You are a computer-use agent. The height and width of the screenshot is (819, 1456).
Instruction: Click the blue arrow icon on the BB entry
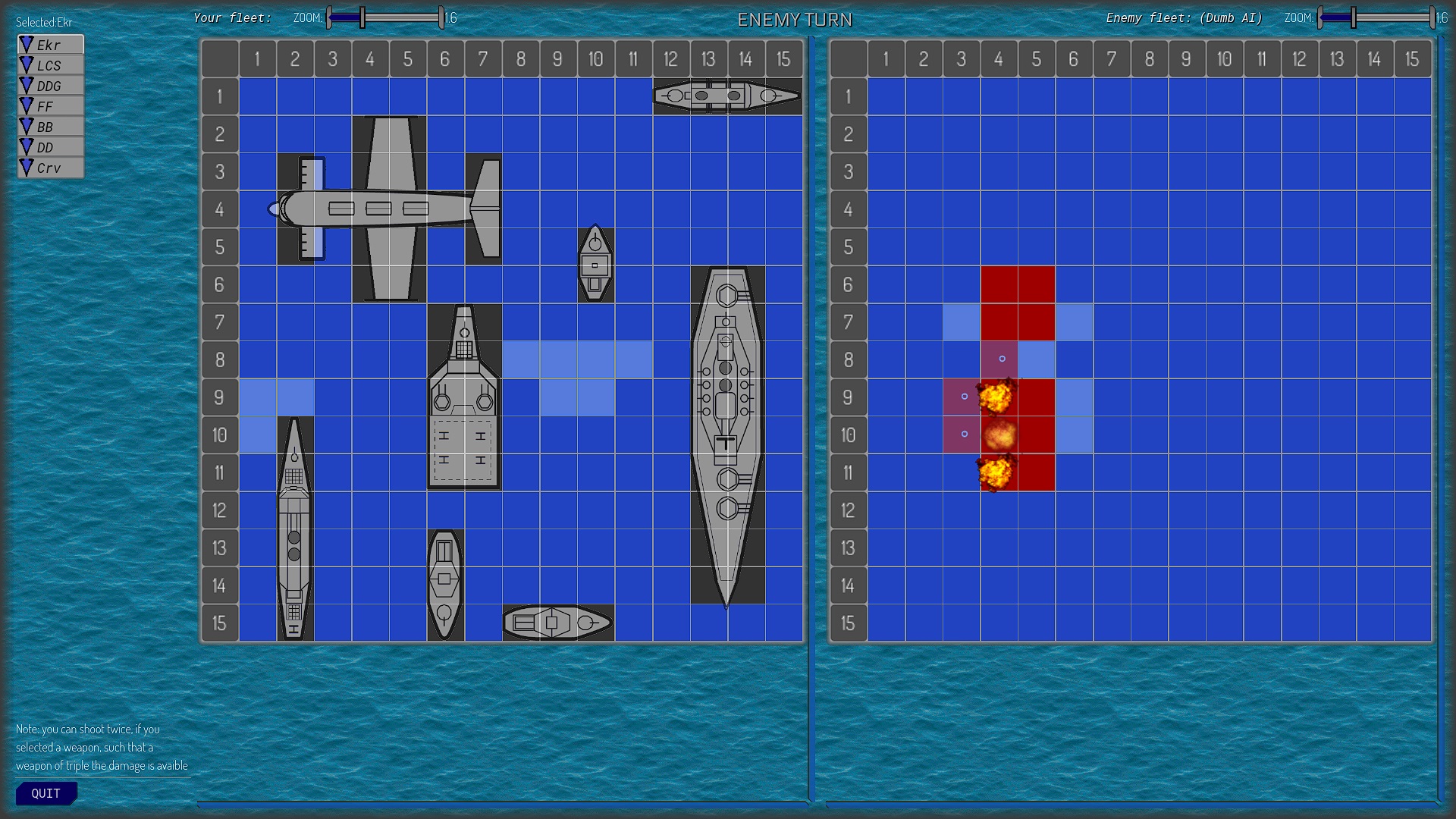tap(27, 126)
